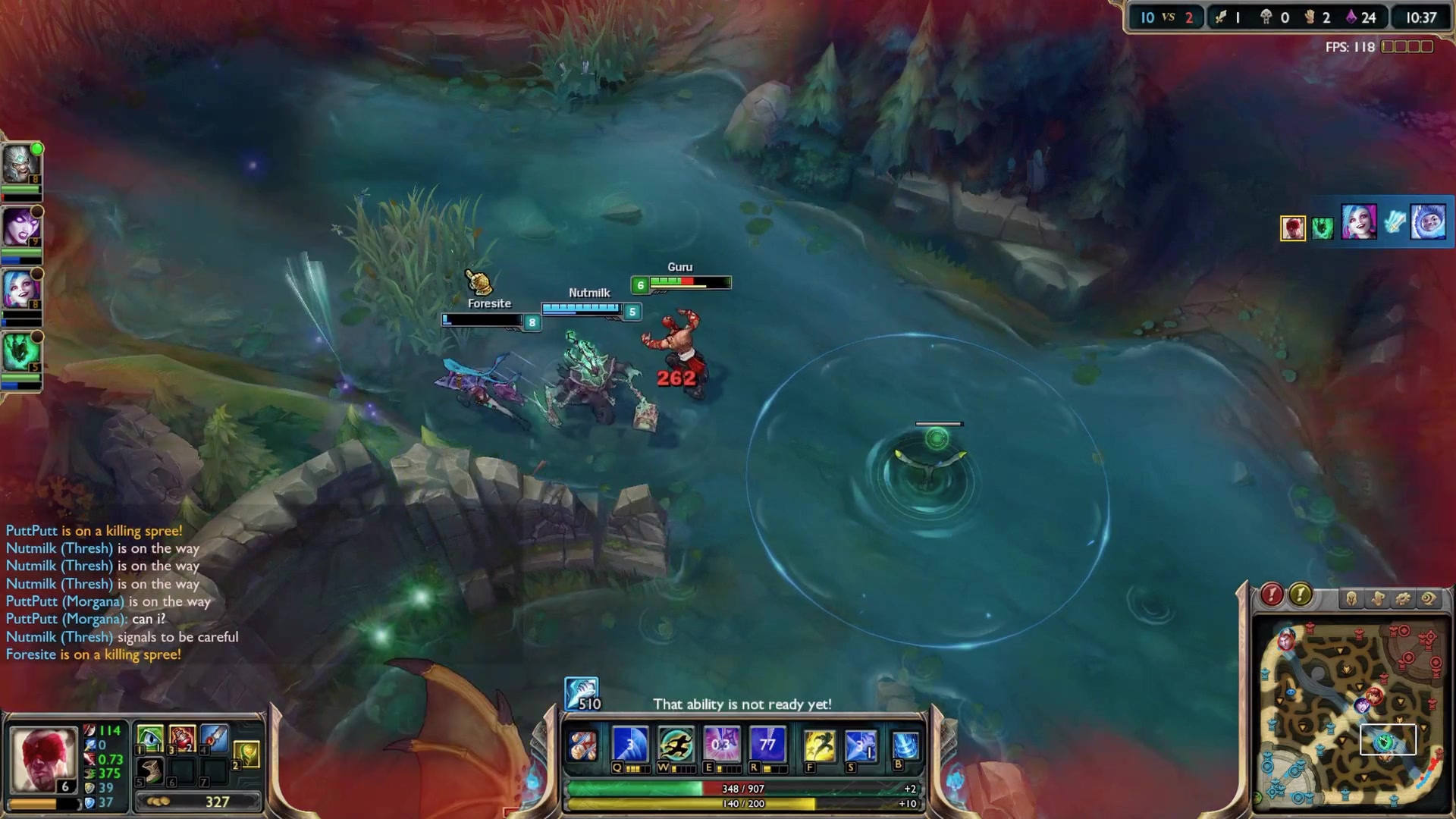Open the gear settings button above minimap

tap(1403, 599)
